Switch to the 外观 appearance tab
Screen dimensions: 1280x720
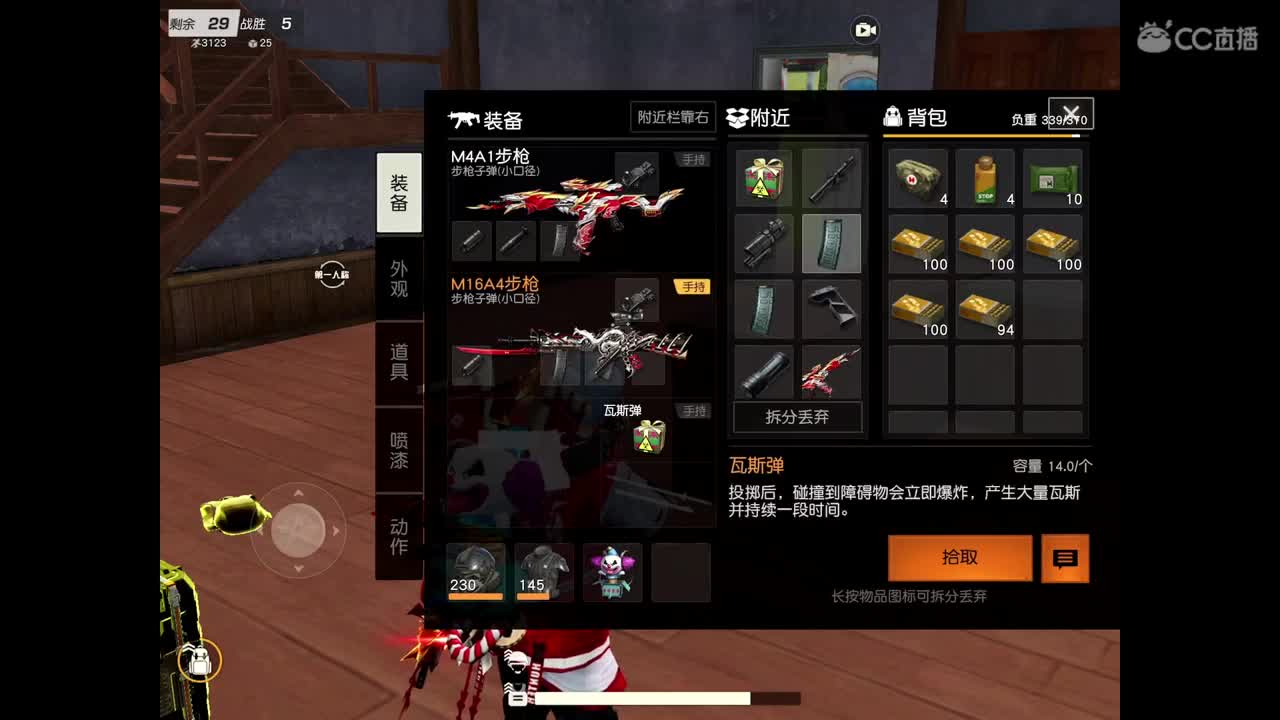(x=399, y=280)
